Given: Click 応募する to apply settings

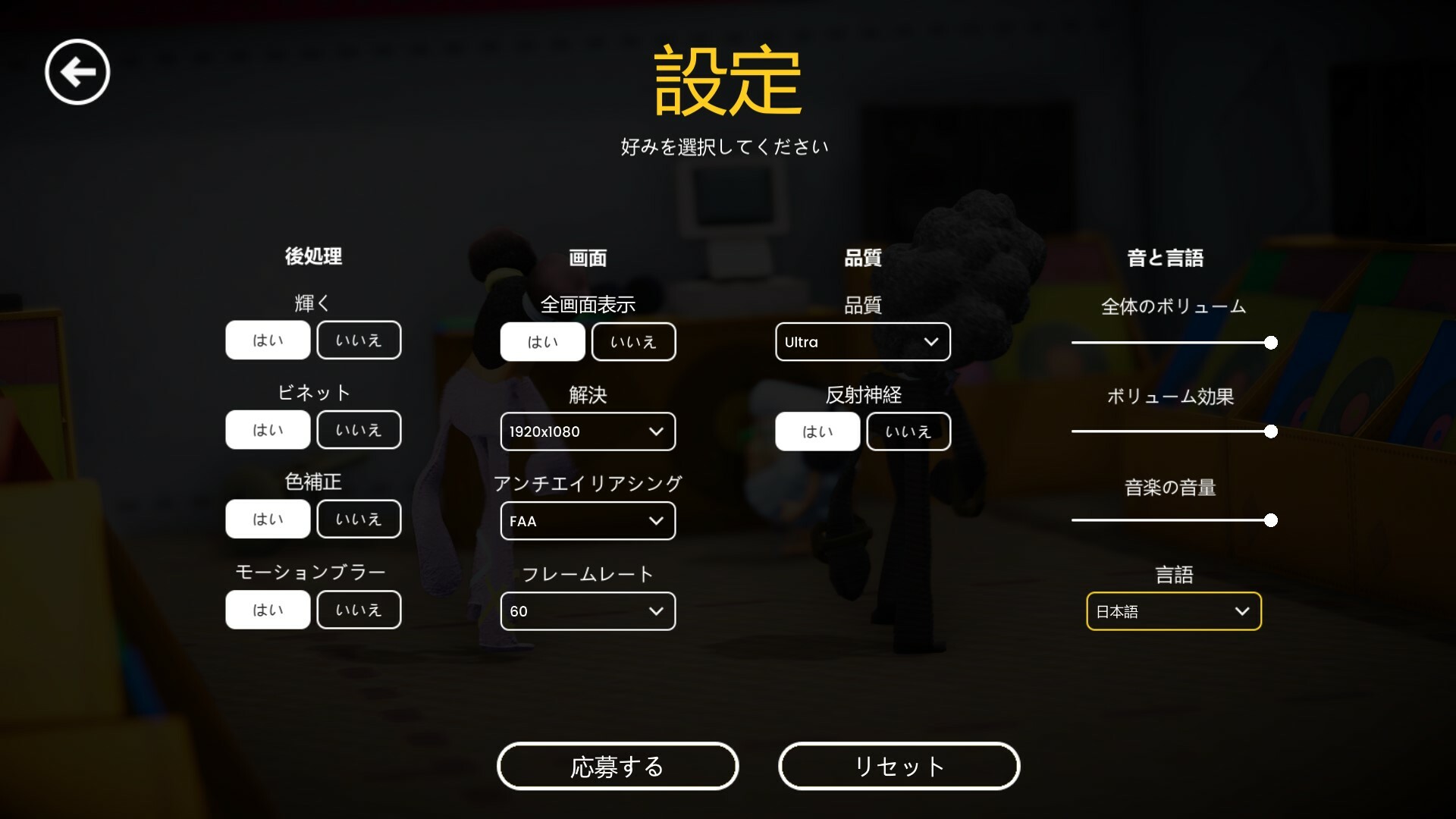Looking at the screenshot, I should point(617,766).
